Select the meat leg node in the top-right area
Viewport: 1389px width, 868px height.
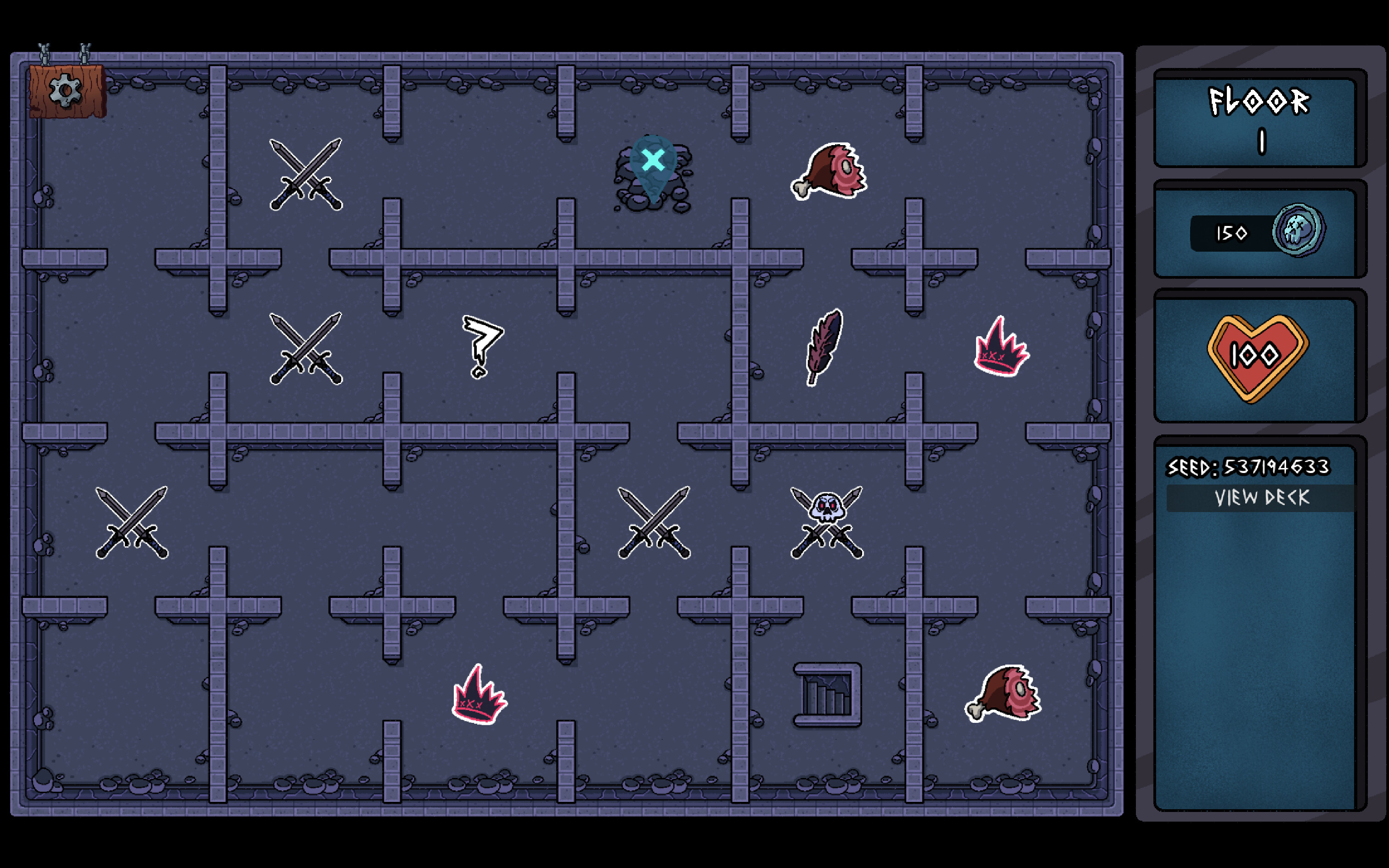[x=828, y=169]
